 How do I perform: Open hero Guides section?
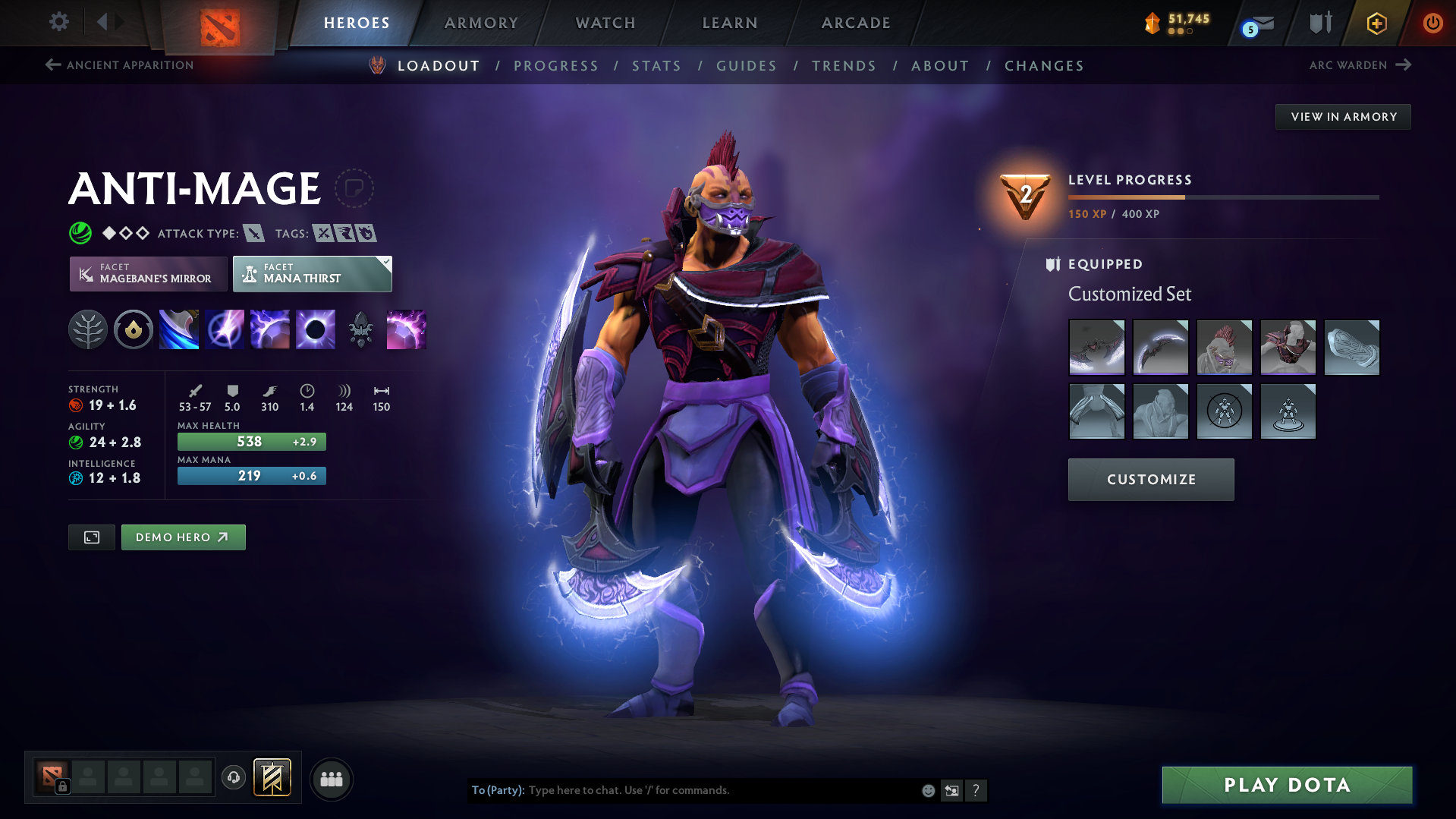[747, 66]
